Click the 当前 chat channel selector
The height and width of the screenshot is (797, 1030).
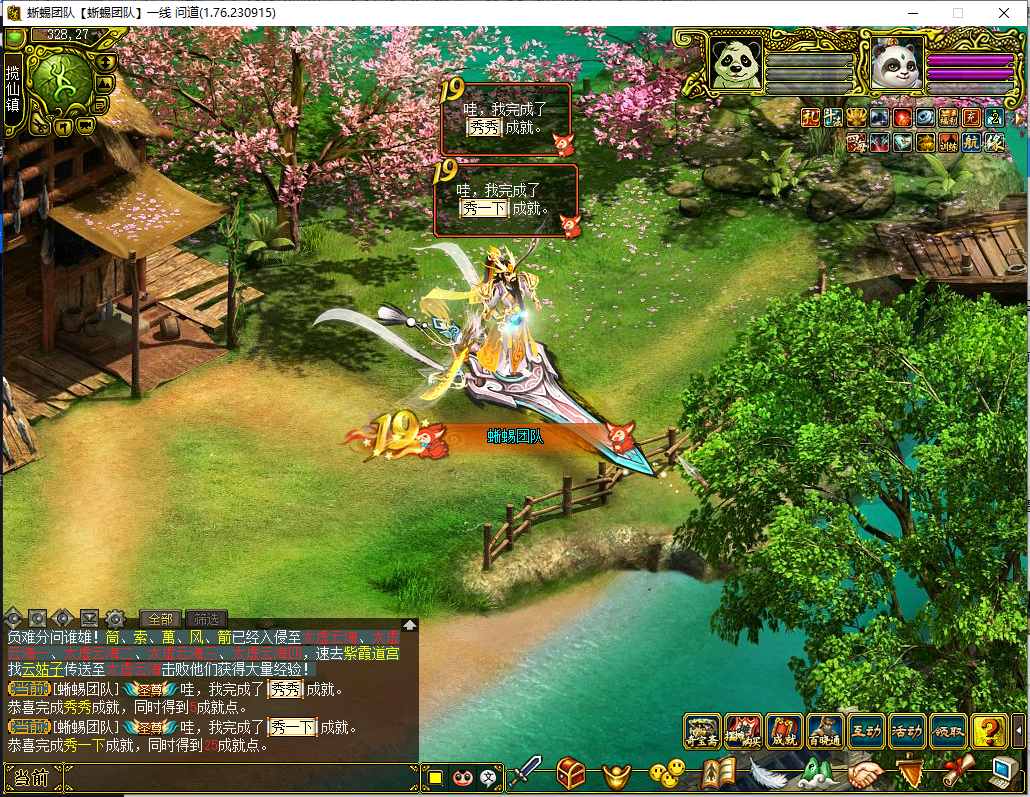(32, 777)
